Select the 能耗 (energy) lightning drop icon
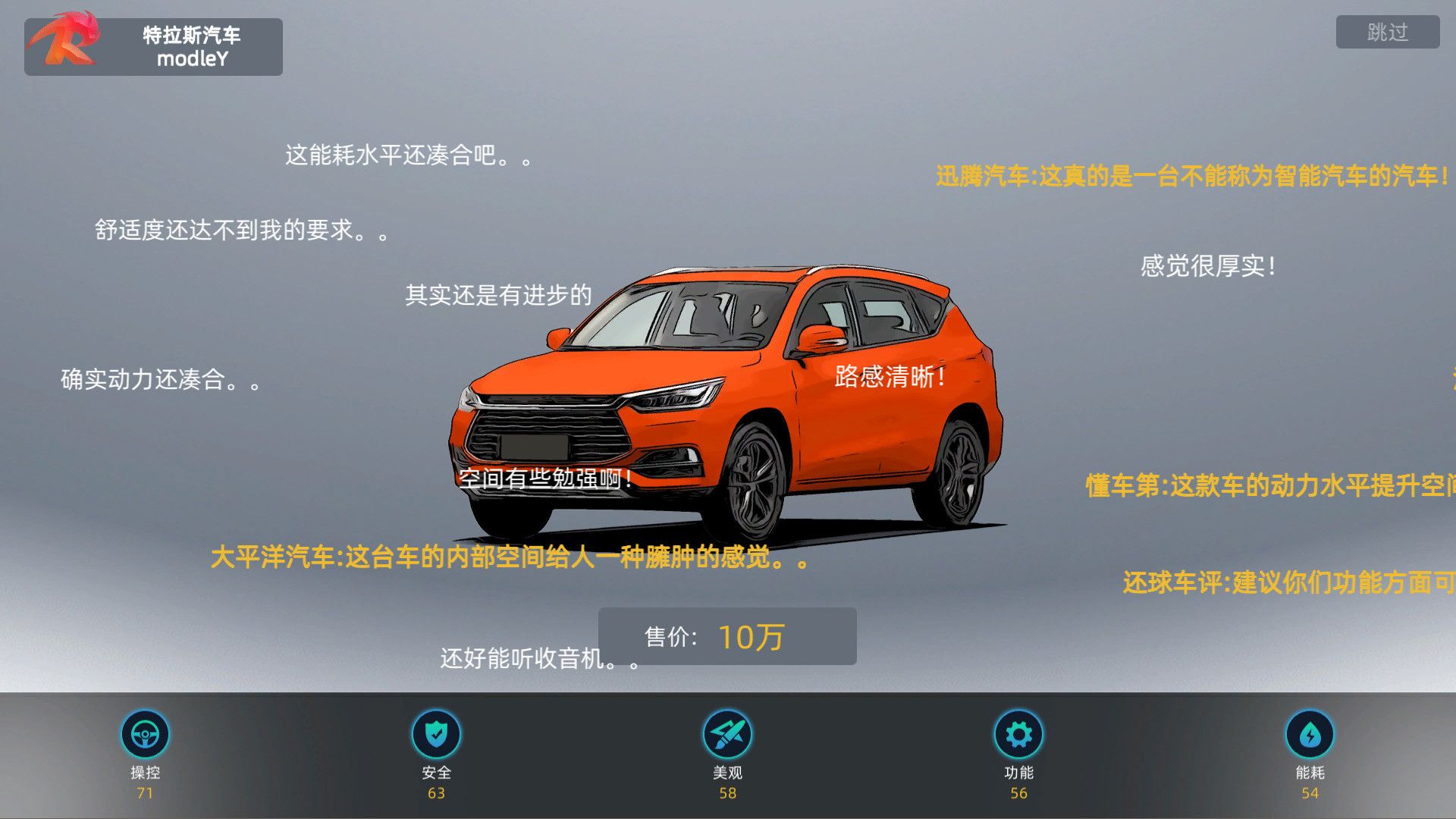 coord(1310,733)
